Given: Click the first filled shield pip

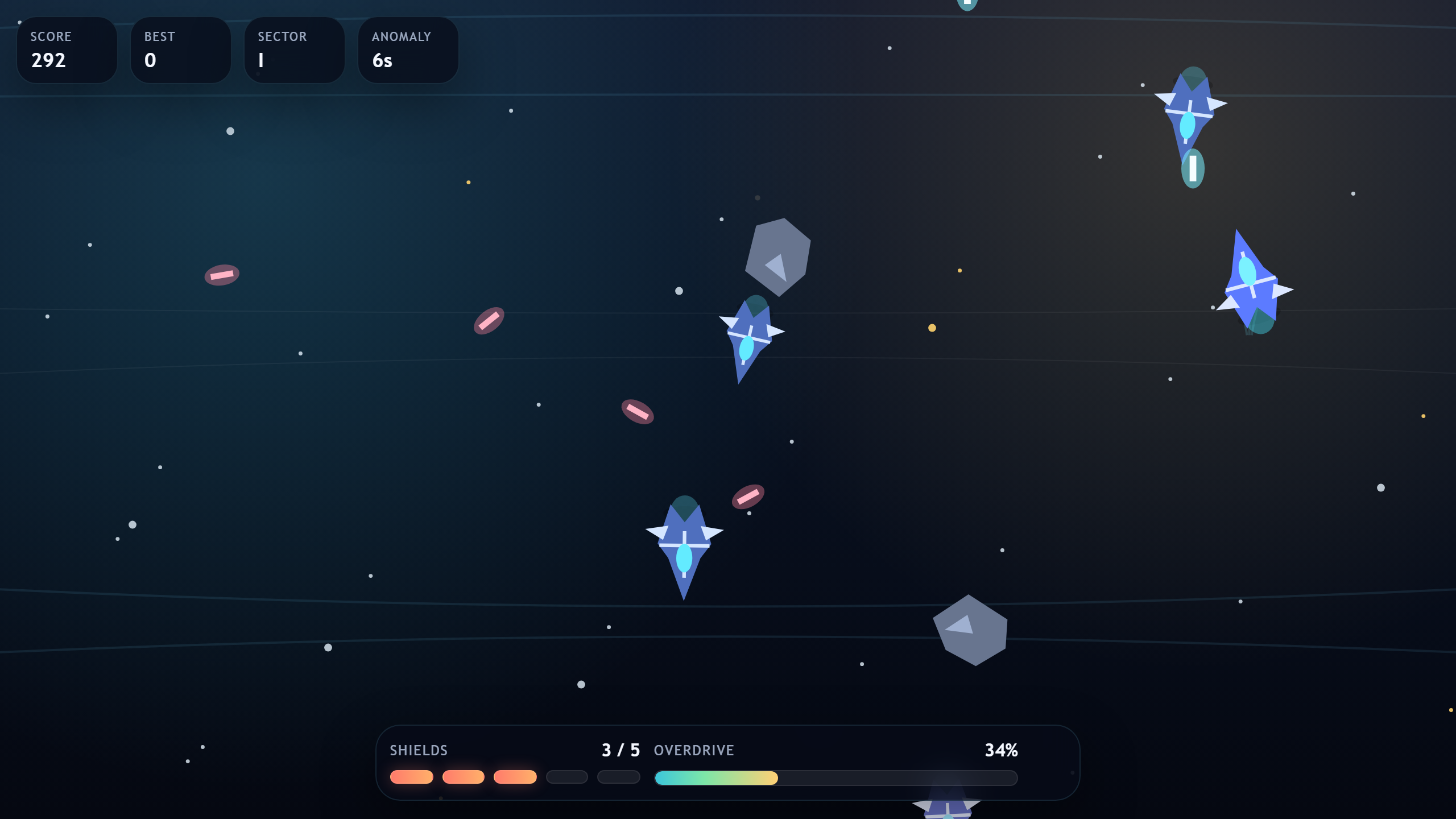Looking at the screenshot, I should coord(412,777).
